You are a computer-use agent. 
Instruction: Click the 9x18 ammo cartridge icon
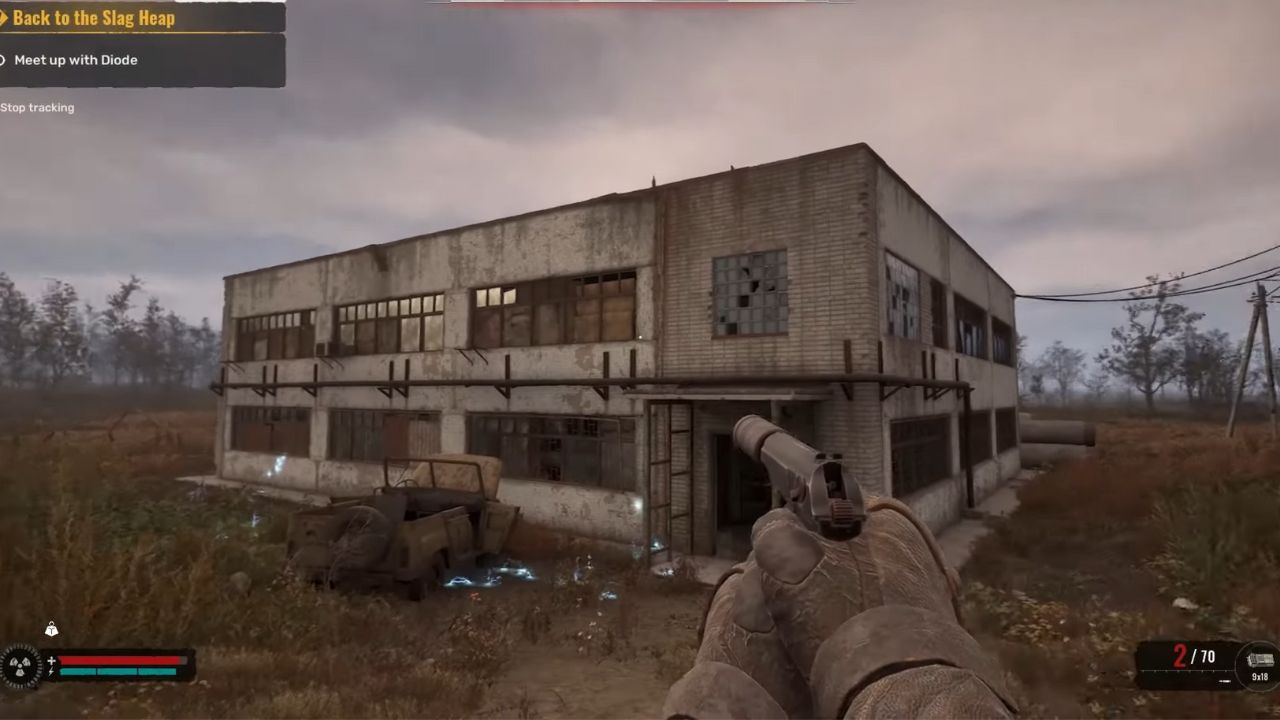pyautogui.click(x=1259, y=657)
